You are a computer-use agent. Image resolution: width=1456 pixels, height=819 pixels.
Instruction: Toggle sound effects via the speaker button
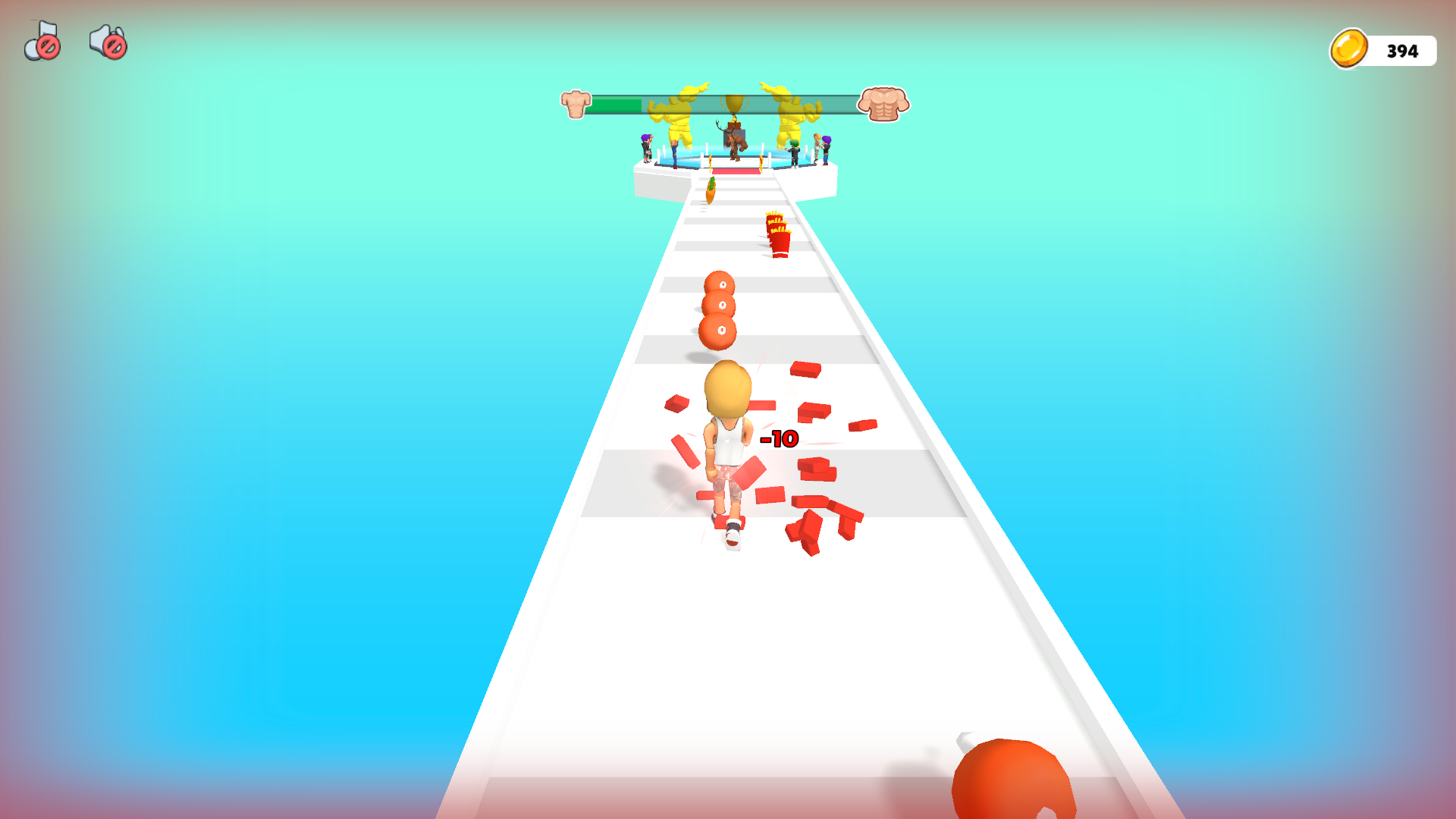pos(106,43)
